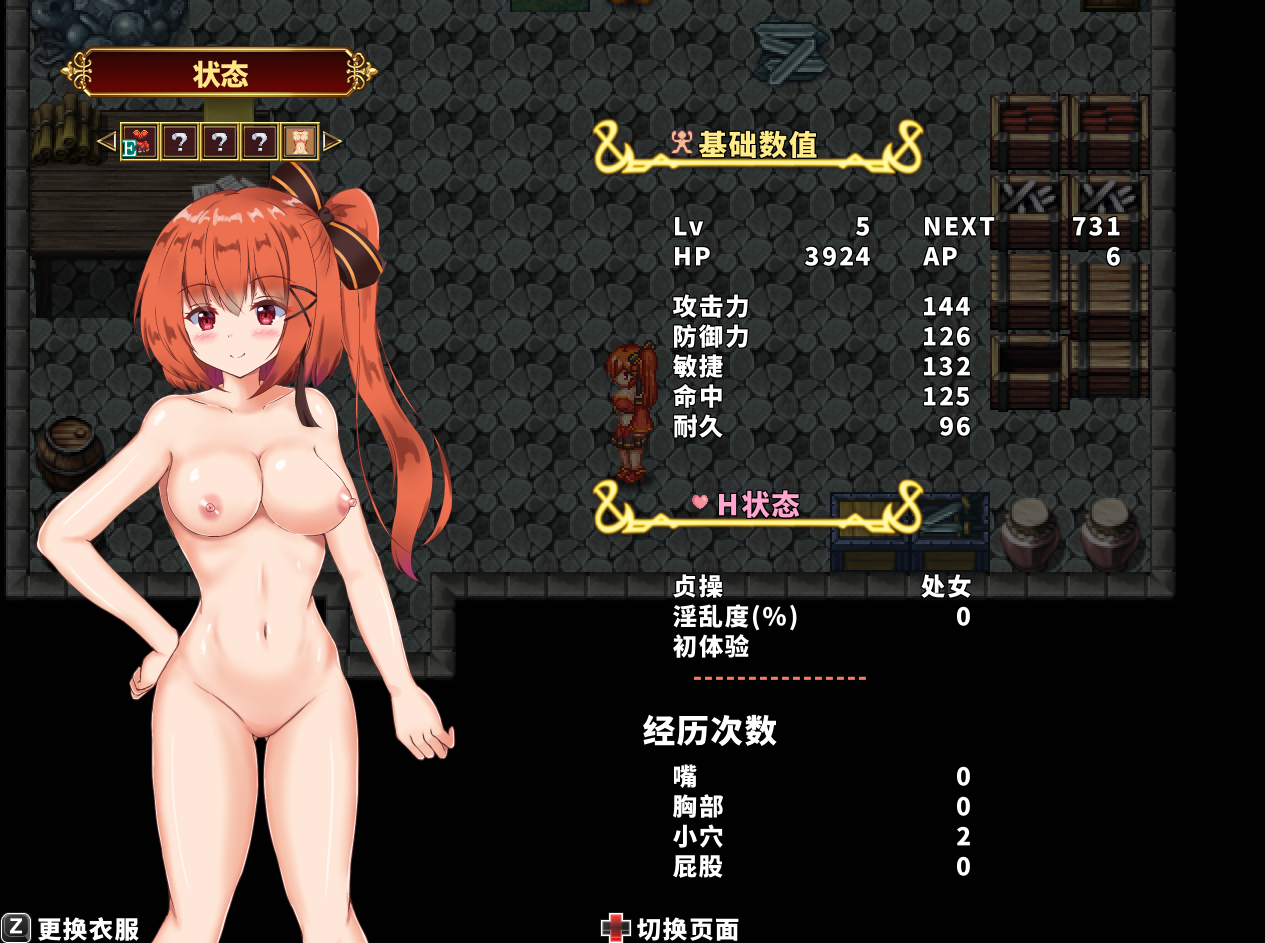1265x943 pixels.
Task: Click the left arrow of the outfit selector
Action: [106, 142]
